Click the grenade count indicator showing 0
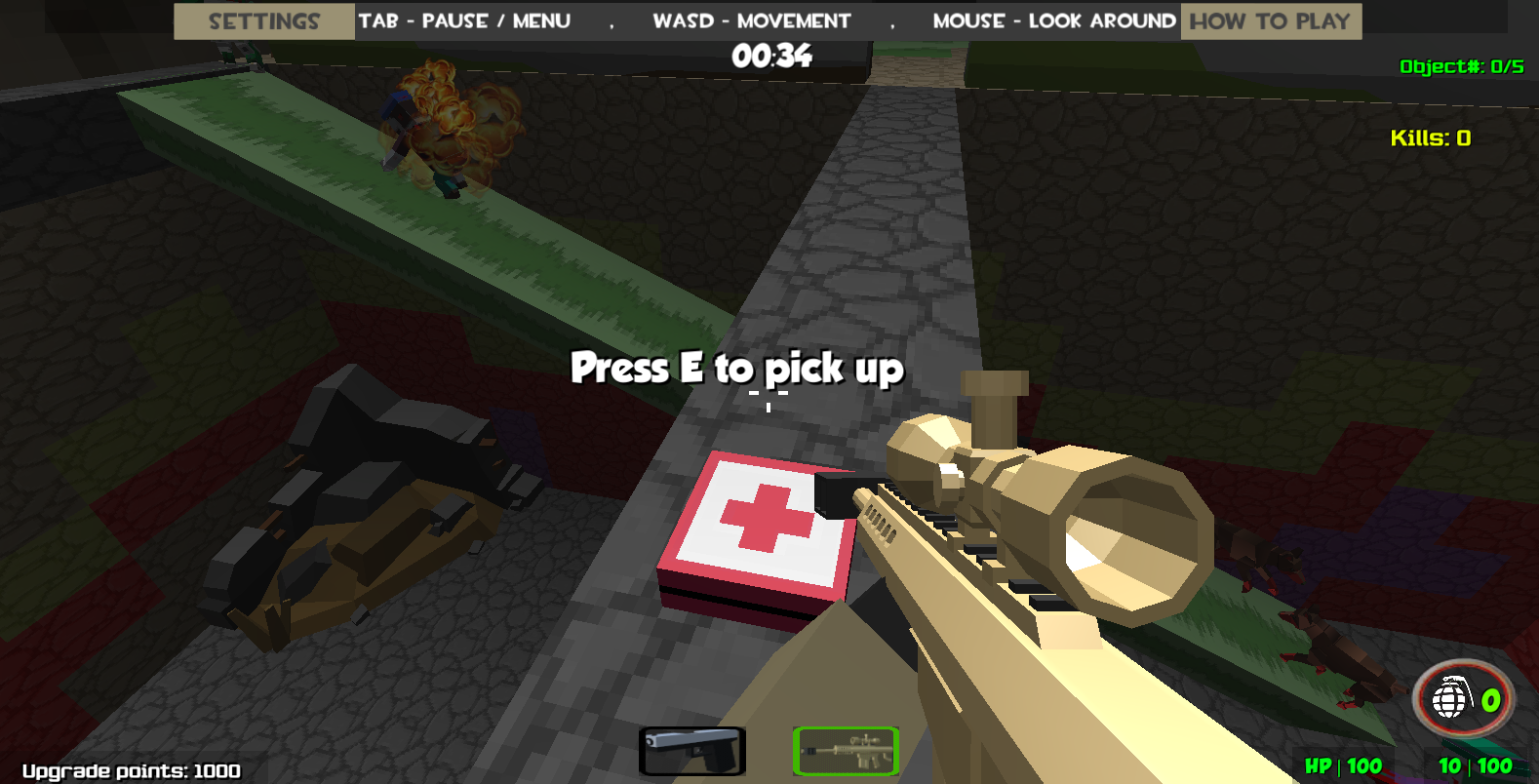This screenshot has height=784, width=1539. [1490, 700]
